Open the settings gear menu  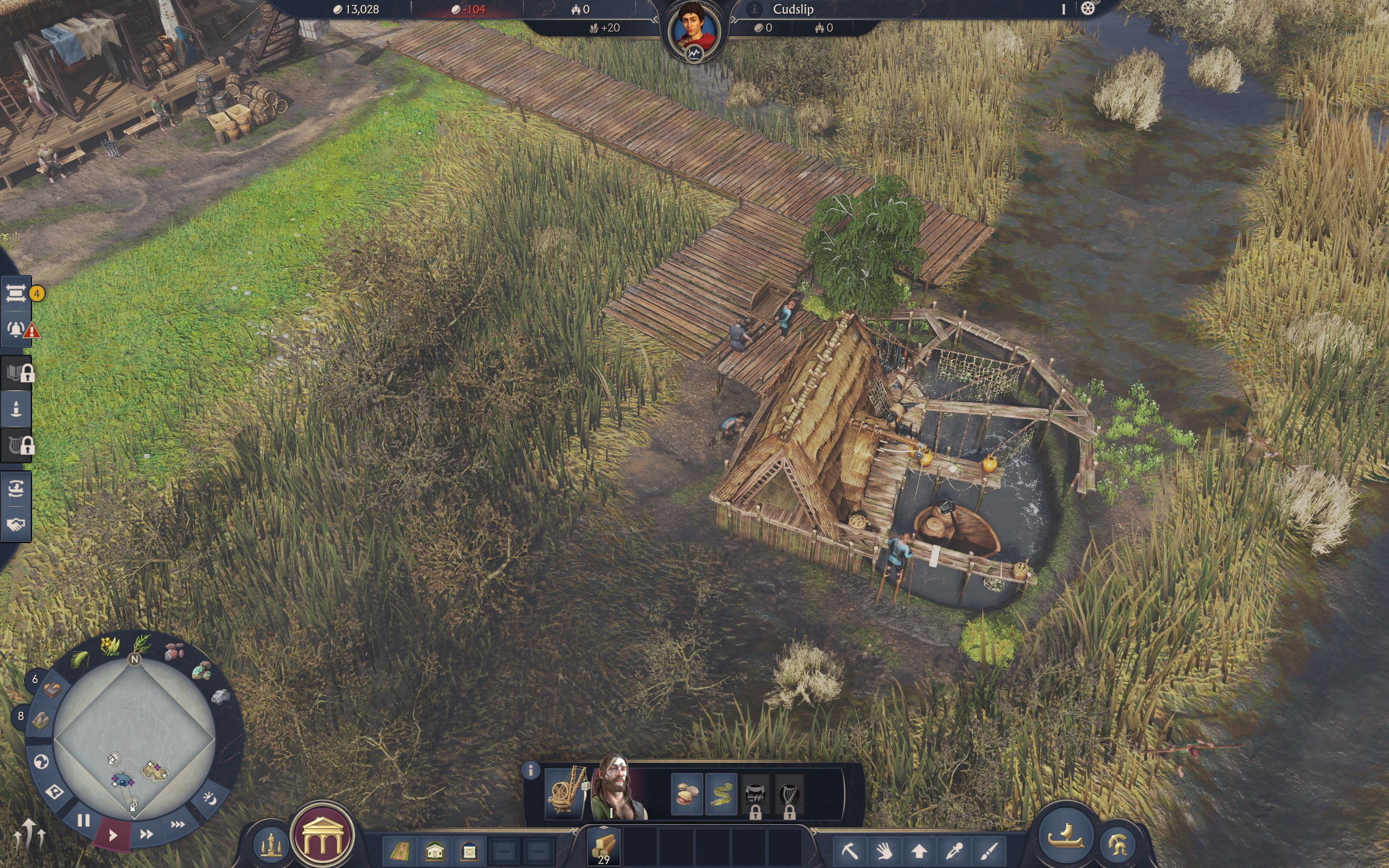[1088, 9]
